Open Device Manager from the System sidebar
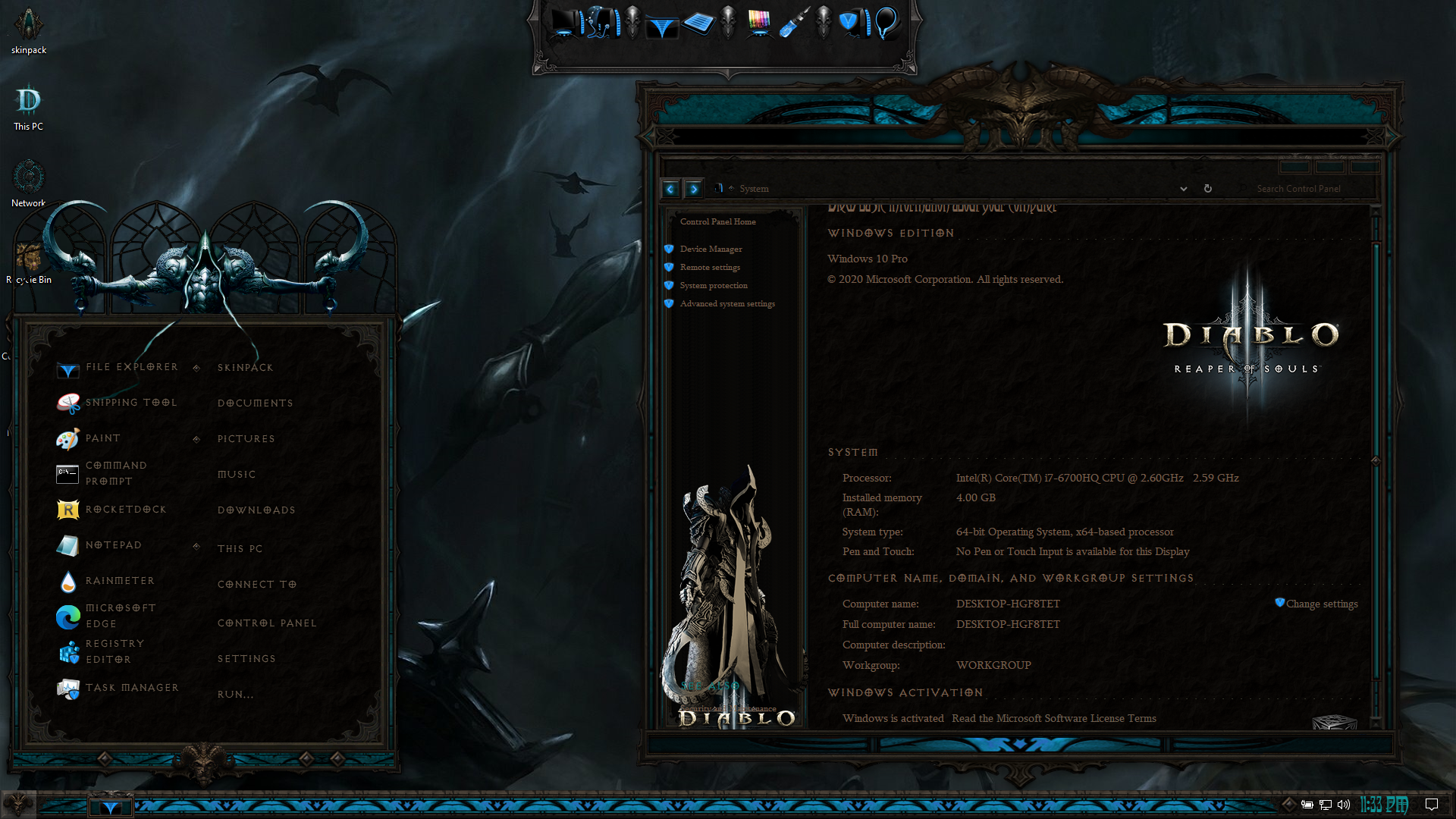The height and width of the screenshot is (819, 1456). click(x=711, y=249)
